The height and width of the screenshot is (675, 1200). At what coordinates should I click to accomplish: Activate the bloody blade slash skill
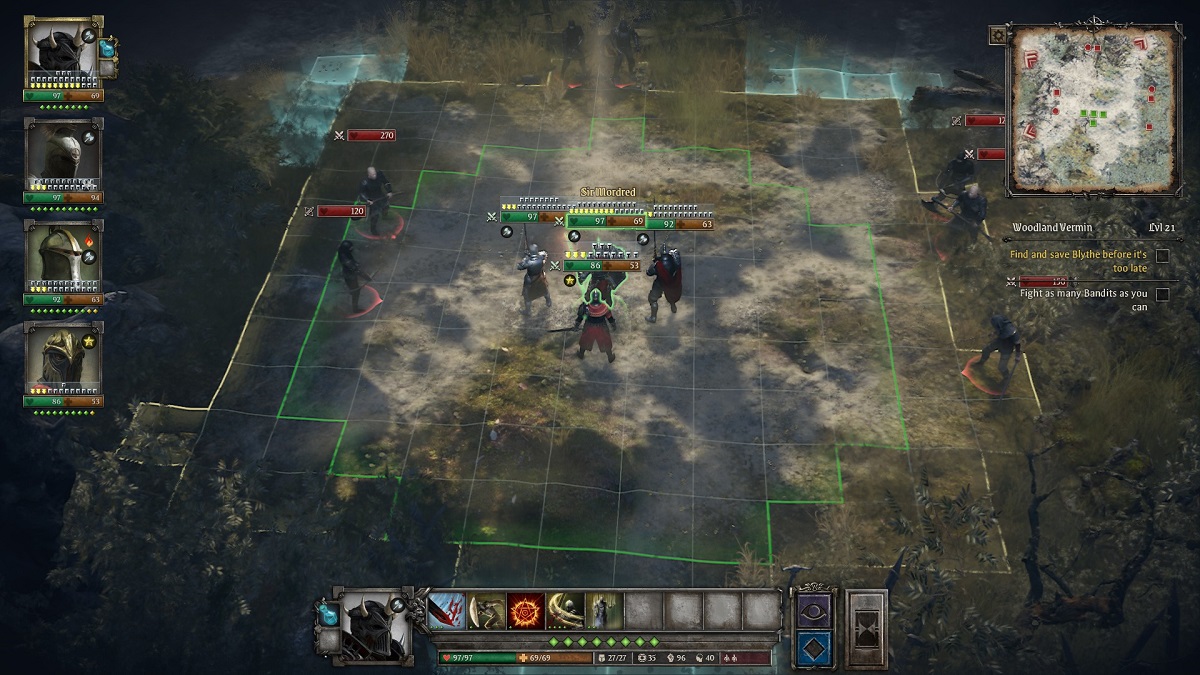[x=447, y=610]
